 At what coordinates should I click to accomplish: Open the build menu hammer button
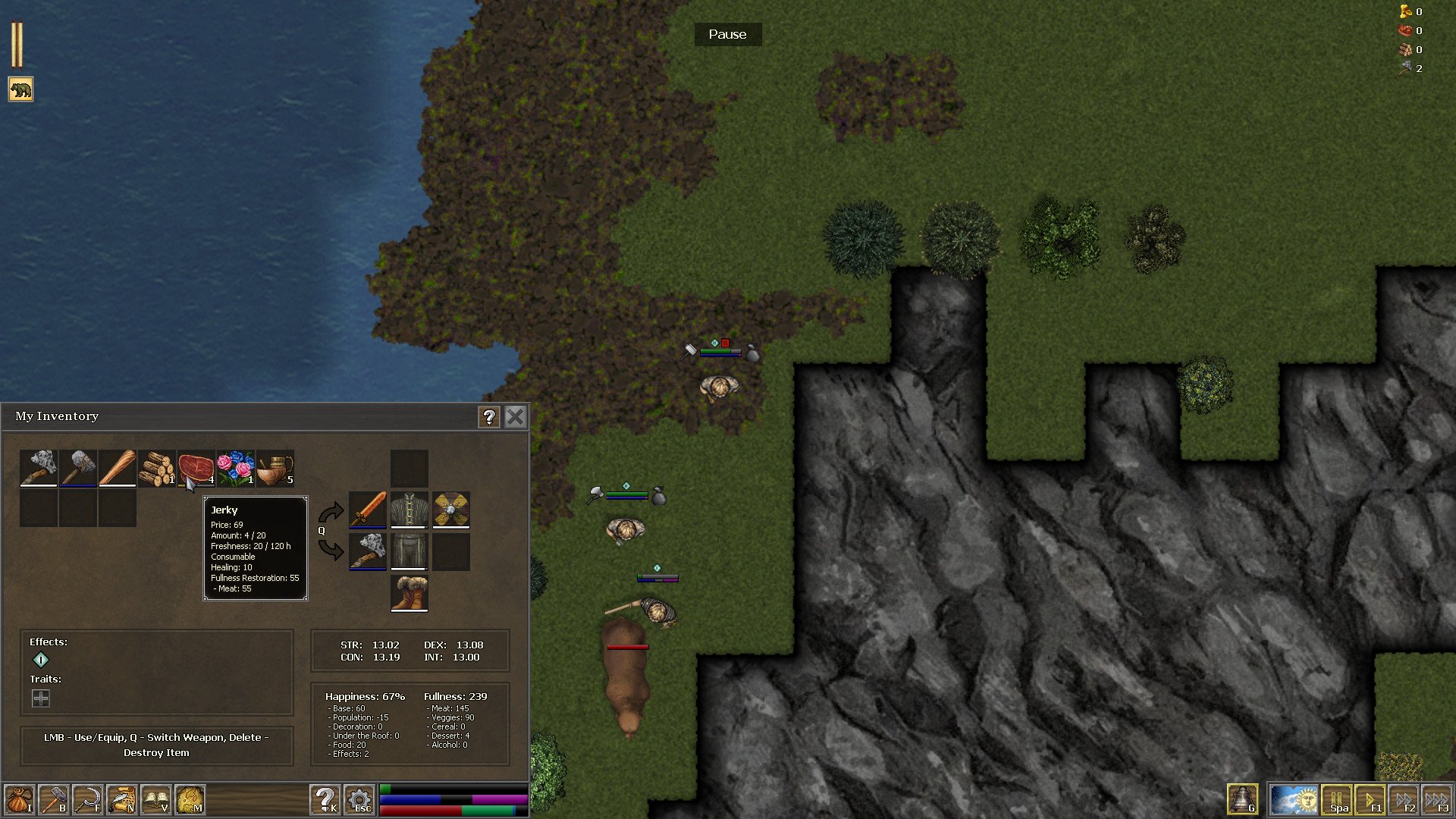click(x=53, y=799)
